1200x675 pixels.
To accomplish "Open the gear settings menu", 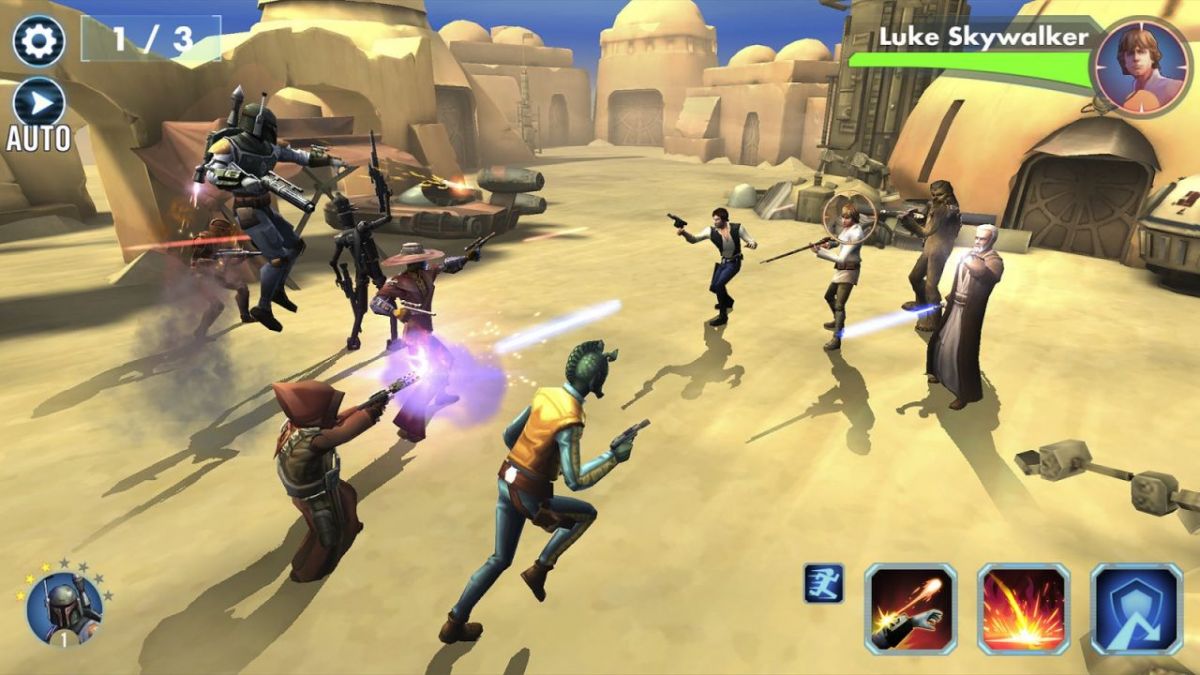I will [x=39, y=41].
